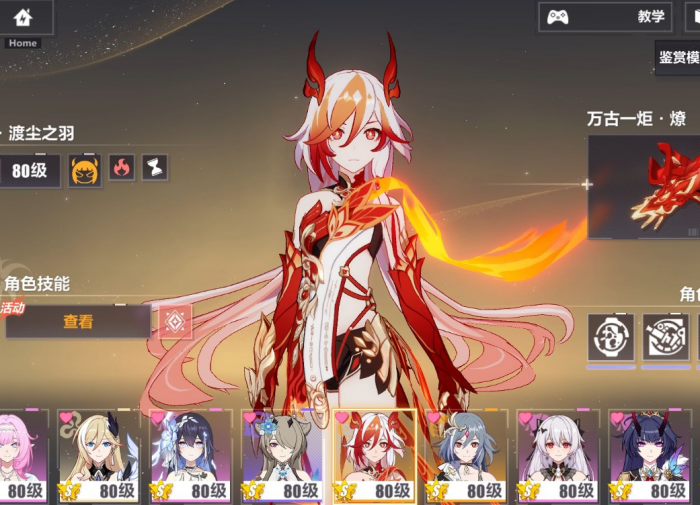Return to the Home screen
The image size is (700, 505).
click(x=23, y=18)
